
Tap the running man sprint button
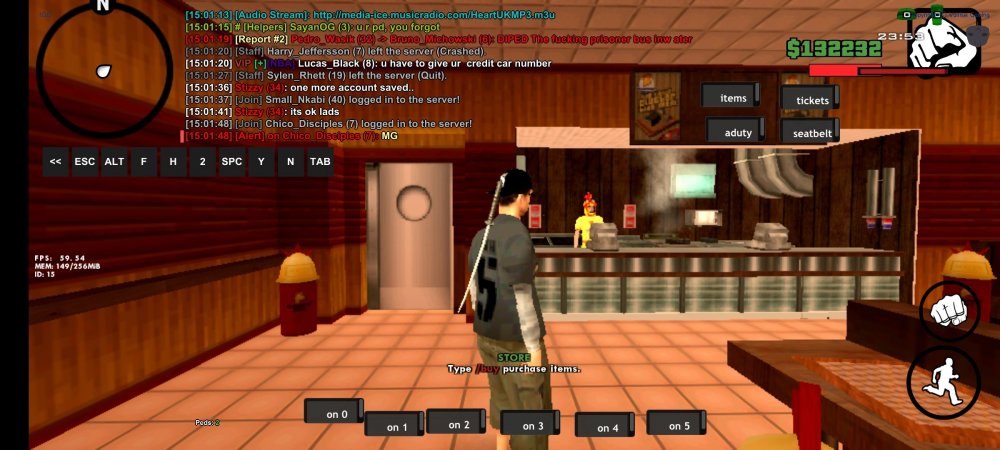point(943,382)
